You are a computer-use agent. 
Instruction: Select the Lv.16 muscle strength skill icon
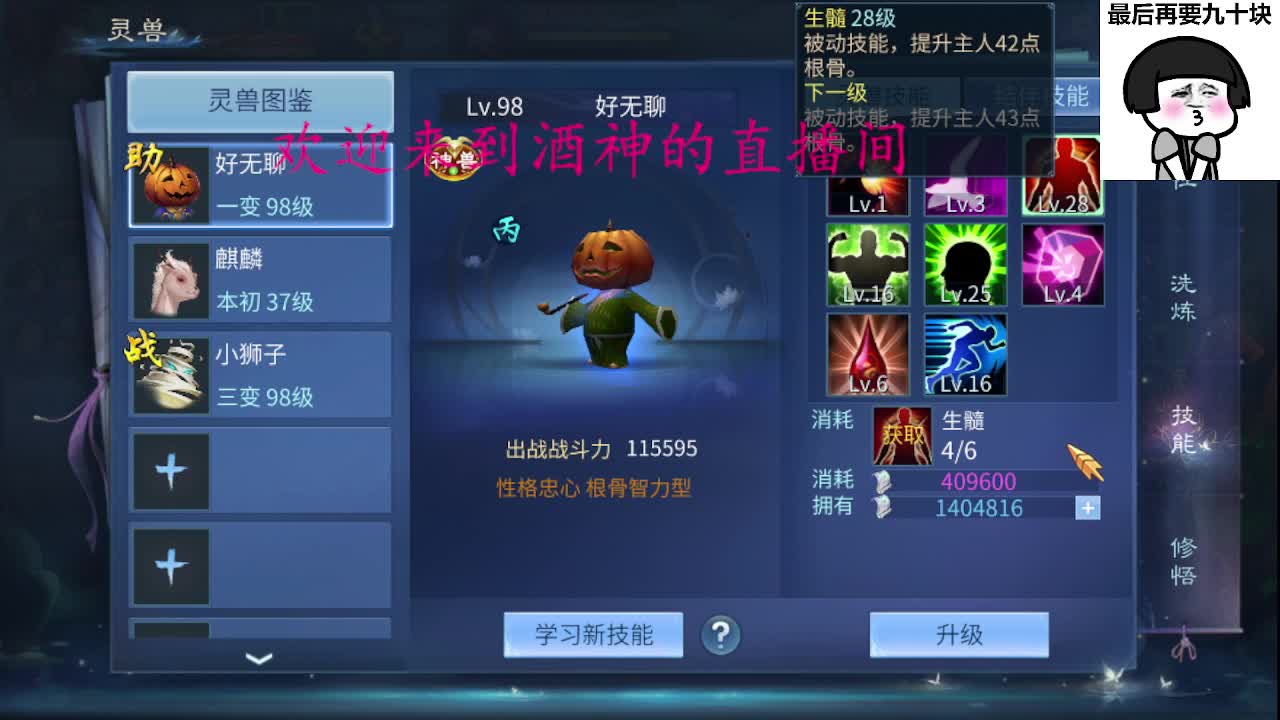pyautogui.click(x=866, y=262)
